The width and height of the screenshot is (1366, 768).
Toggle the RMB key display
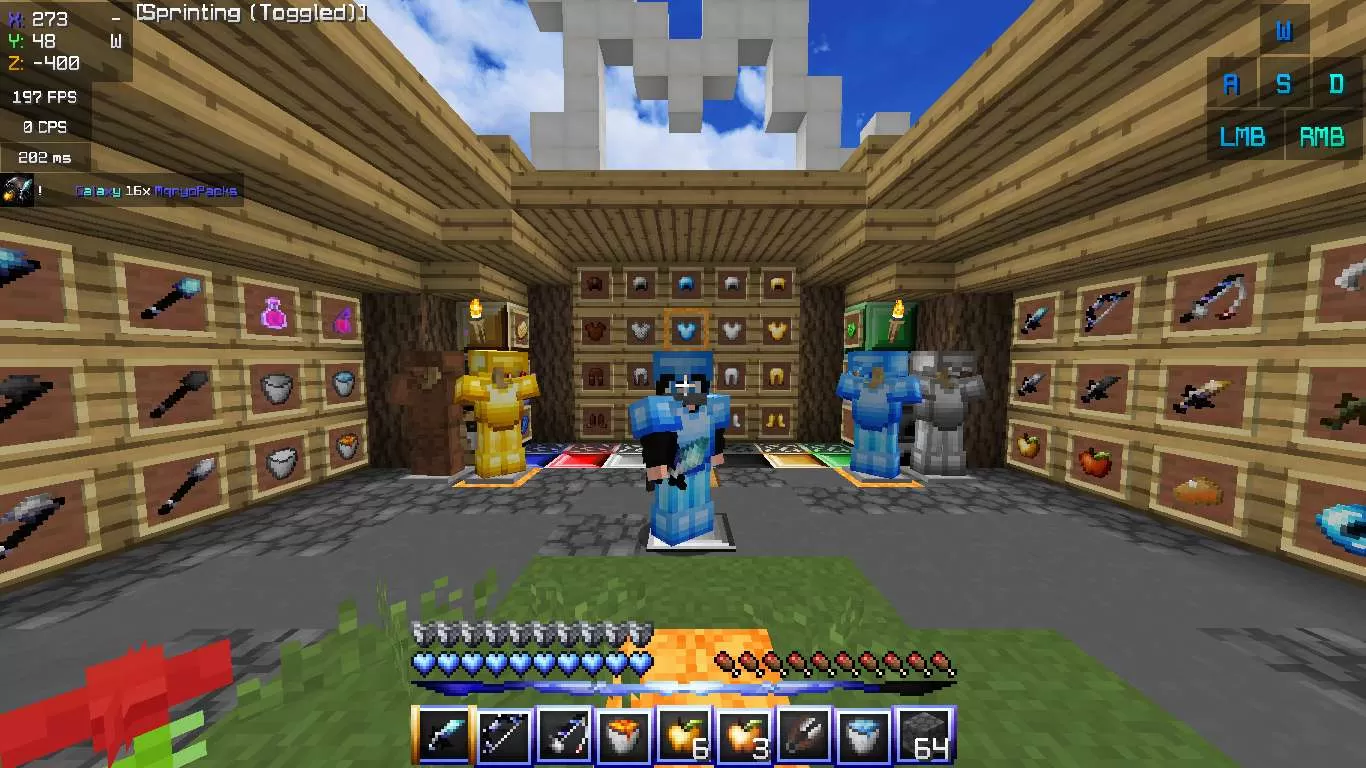pyautogui.click(x=1322, y=136)
